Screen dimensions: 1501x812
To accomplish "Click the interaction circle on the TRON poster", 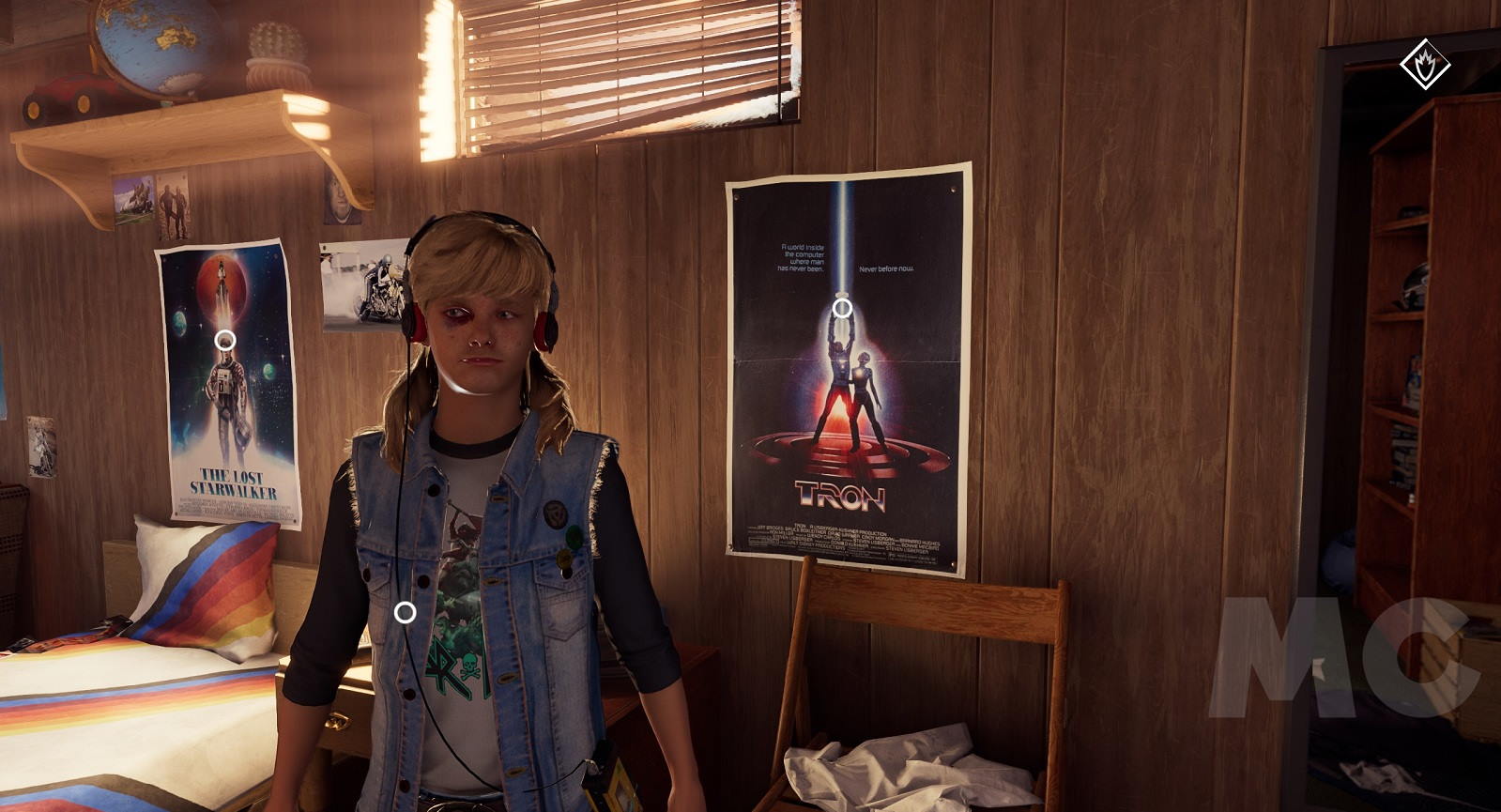I will 843,308.
